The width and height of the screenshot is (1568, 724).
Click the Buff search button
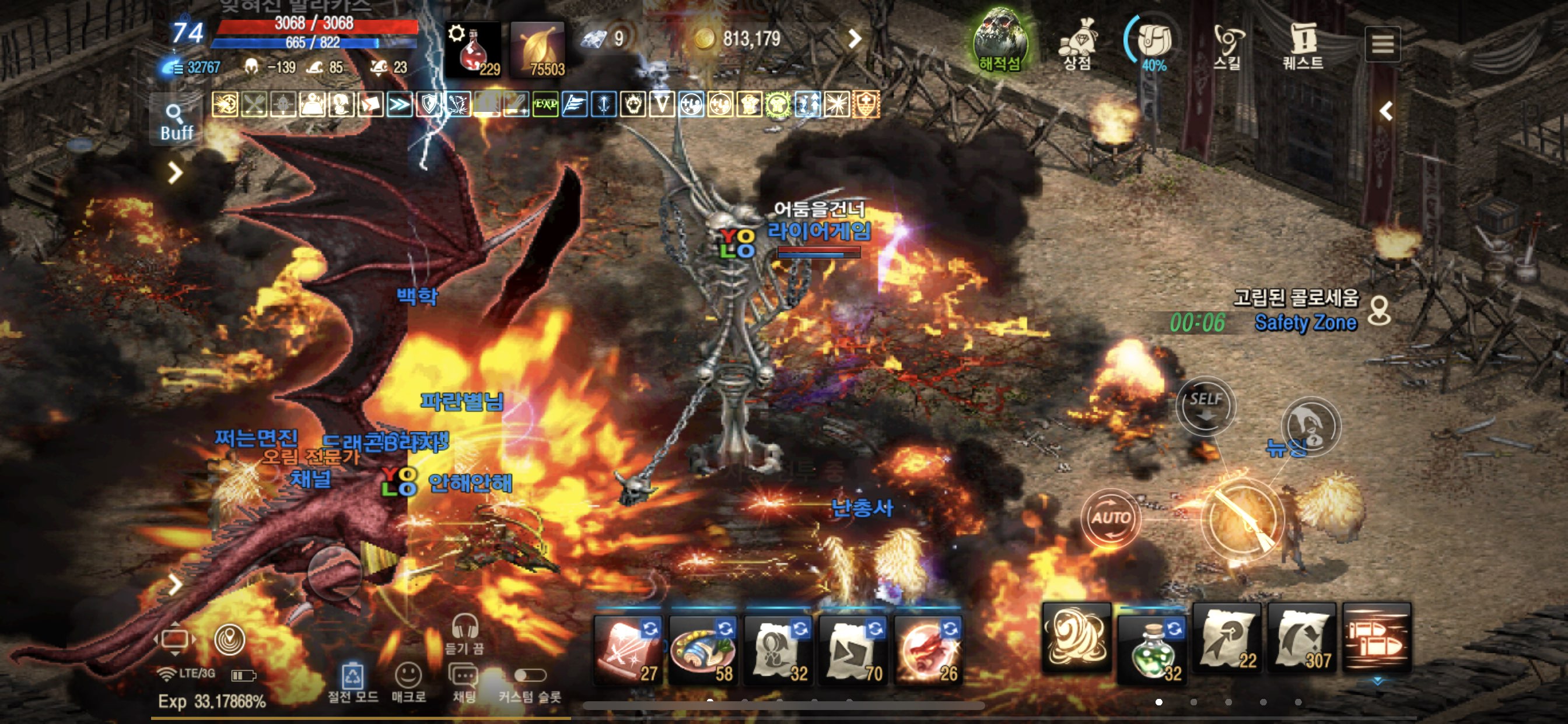(x=176, y=121)
